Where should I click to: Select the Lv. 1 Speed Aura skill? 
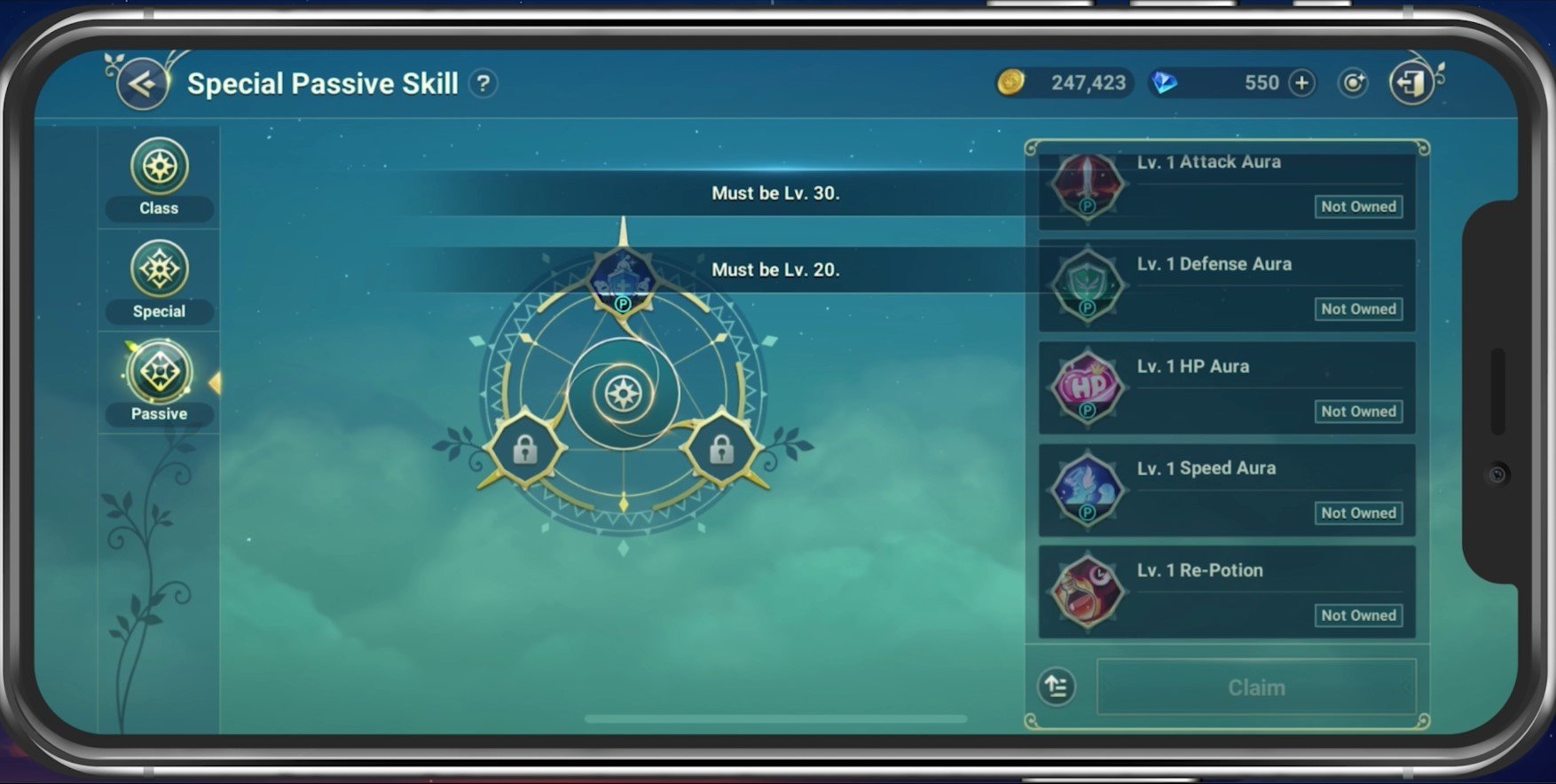point(1226,490)
